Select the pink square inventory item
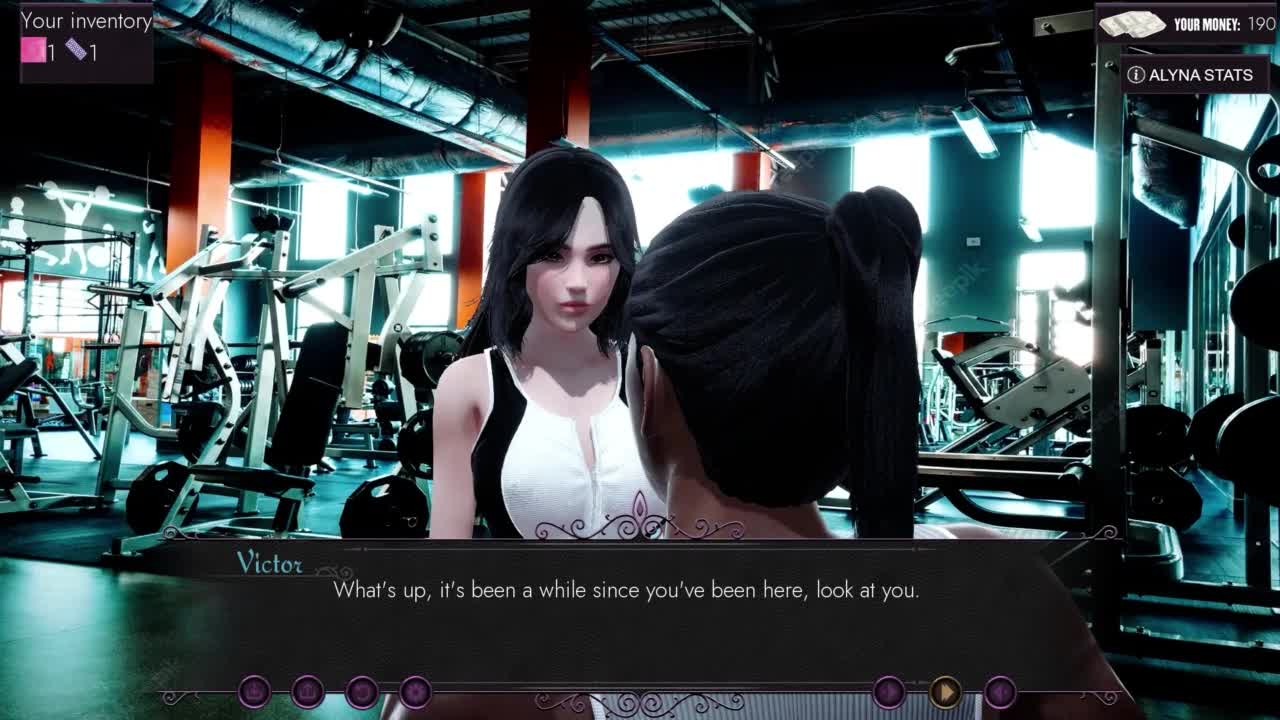The width and height of the screenshot is (1280, 720). pos(34,51)
